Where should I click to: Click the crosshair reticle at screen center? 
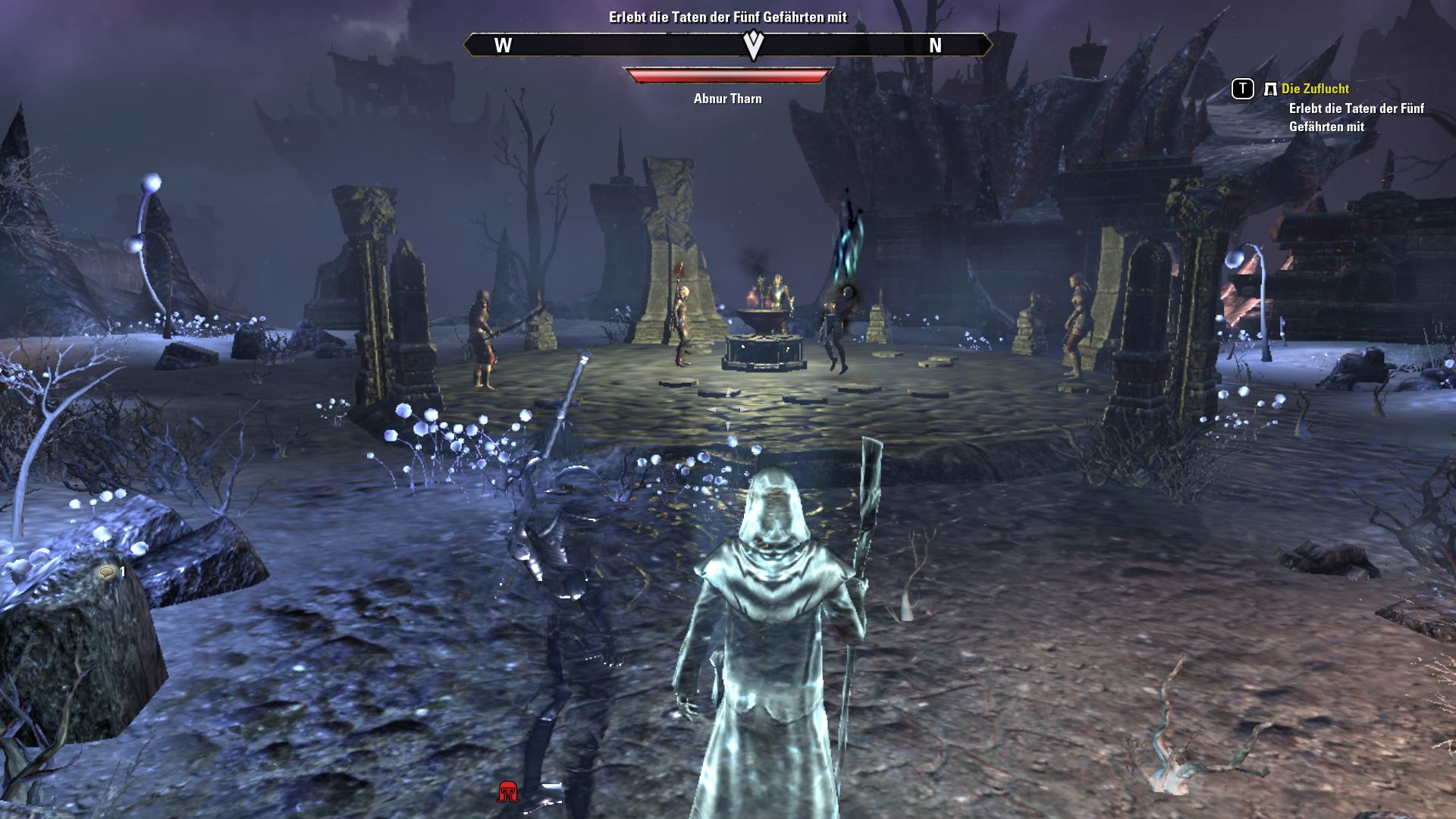tap(728, 409)
